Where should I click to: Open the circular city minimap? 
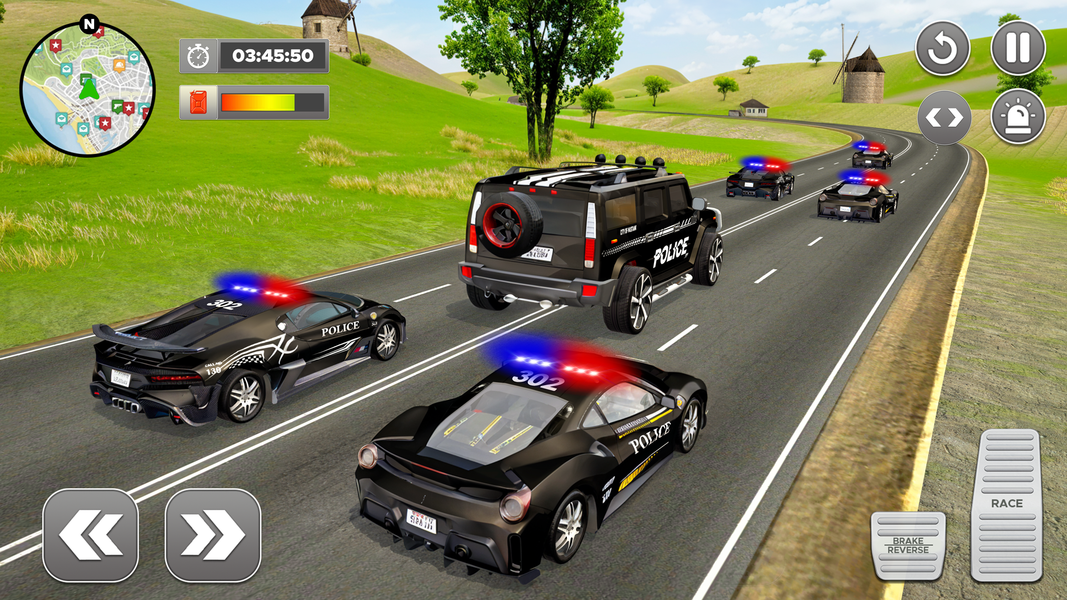pyautogui.click(x=87, y=89)
